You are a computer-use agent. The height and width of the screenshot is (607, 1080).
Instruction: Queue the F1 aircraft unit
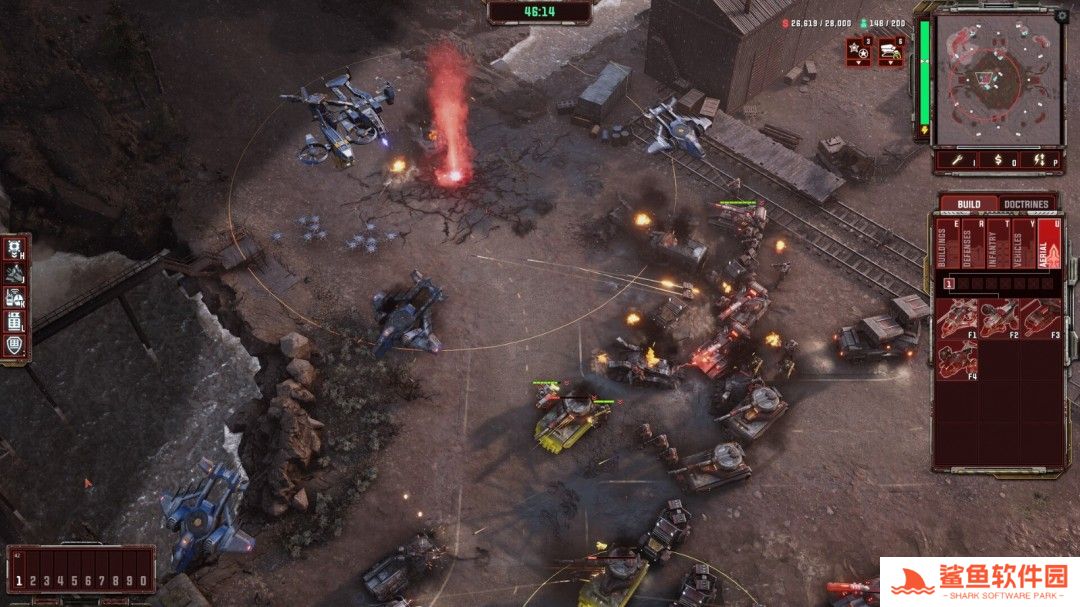[x=957, y=318]
